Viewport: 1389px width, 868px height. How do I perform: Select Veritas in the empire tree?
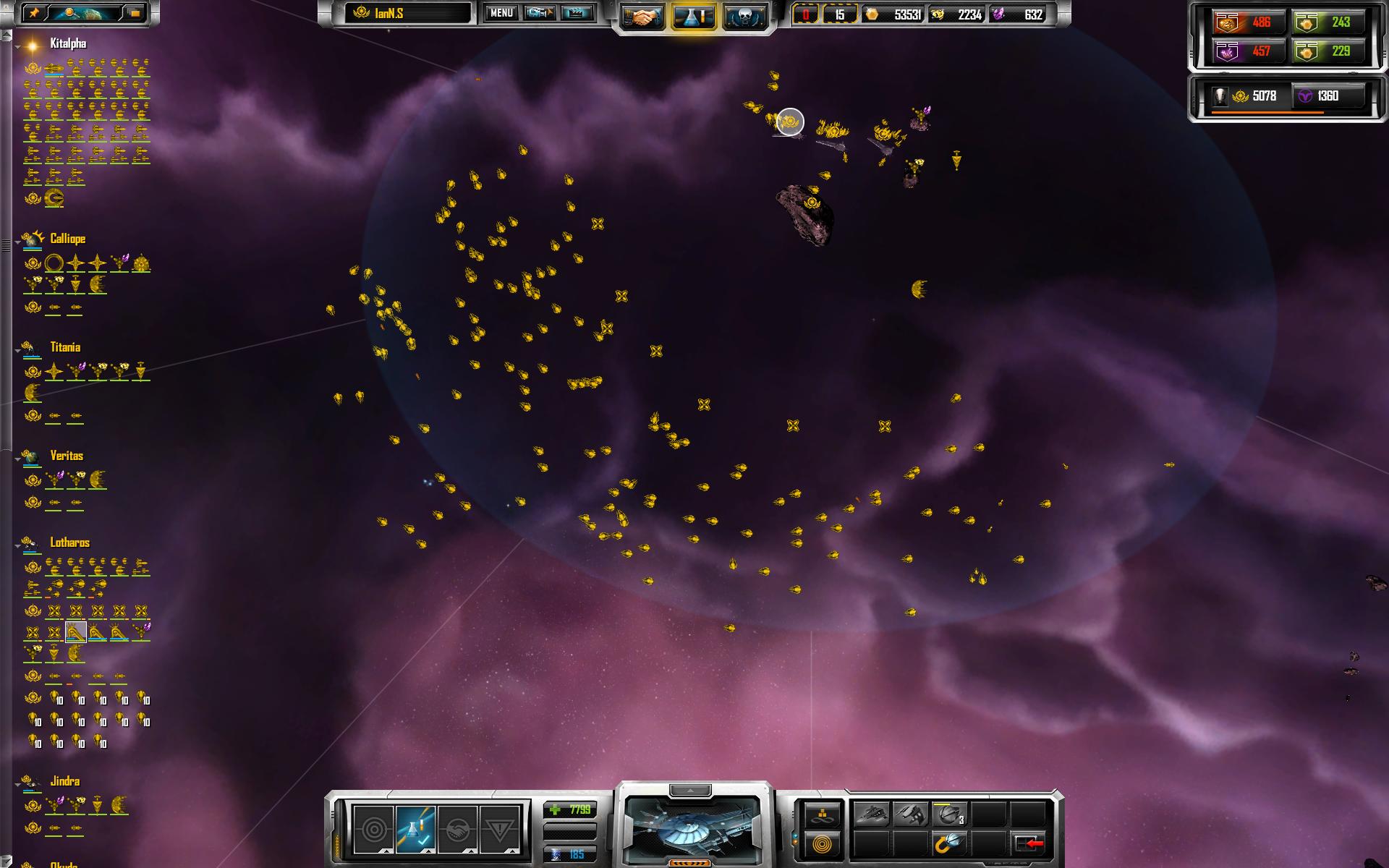click(66, 456)
